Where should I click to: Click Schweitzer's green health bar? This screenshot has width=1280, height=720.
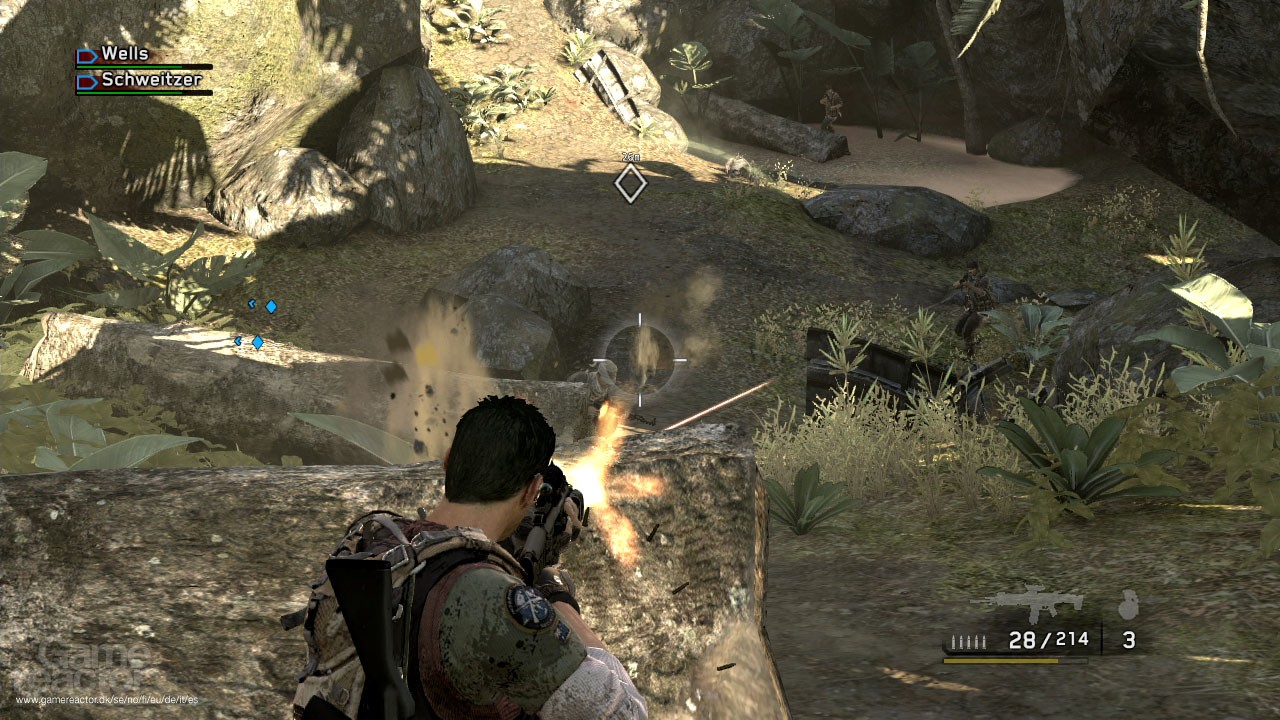(x=129, y=93)
